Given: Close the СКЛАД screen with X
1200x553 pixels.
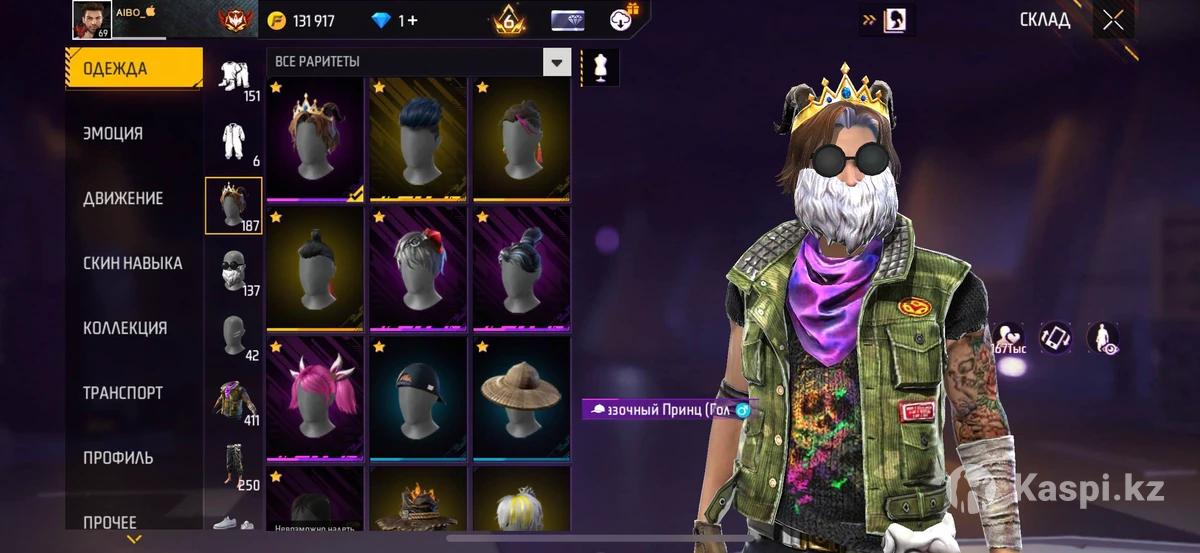Looking at the screenshot, I should tap(1112, 20).
